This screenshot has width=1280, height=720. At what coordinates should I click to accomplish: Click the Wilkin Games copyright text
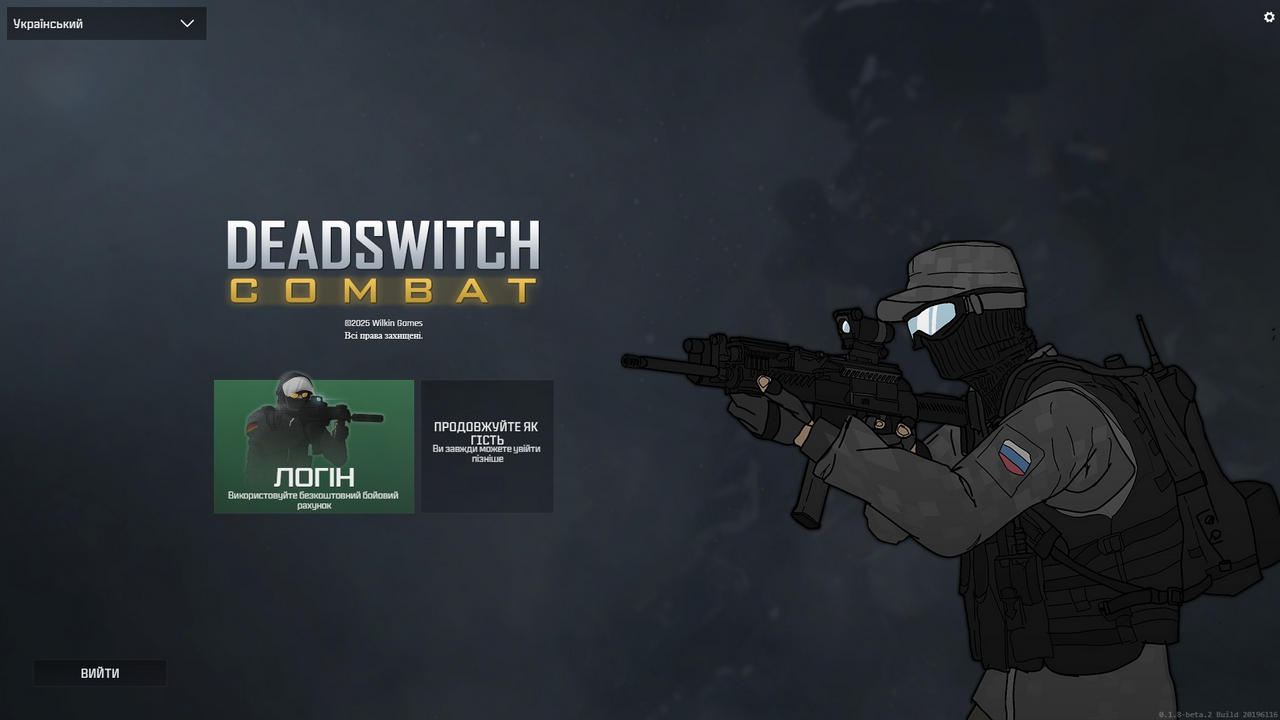click(383, 322)
